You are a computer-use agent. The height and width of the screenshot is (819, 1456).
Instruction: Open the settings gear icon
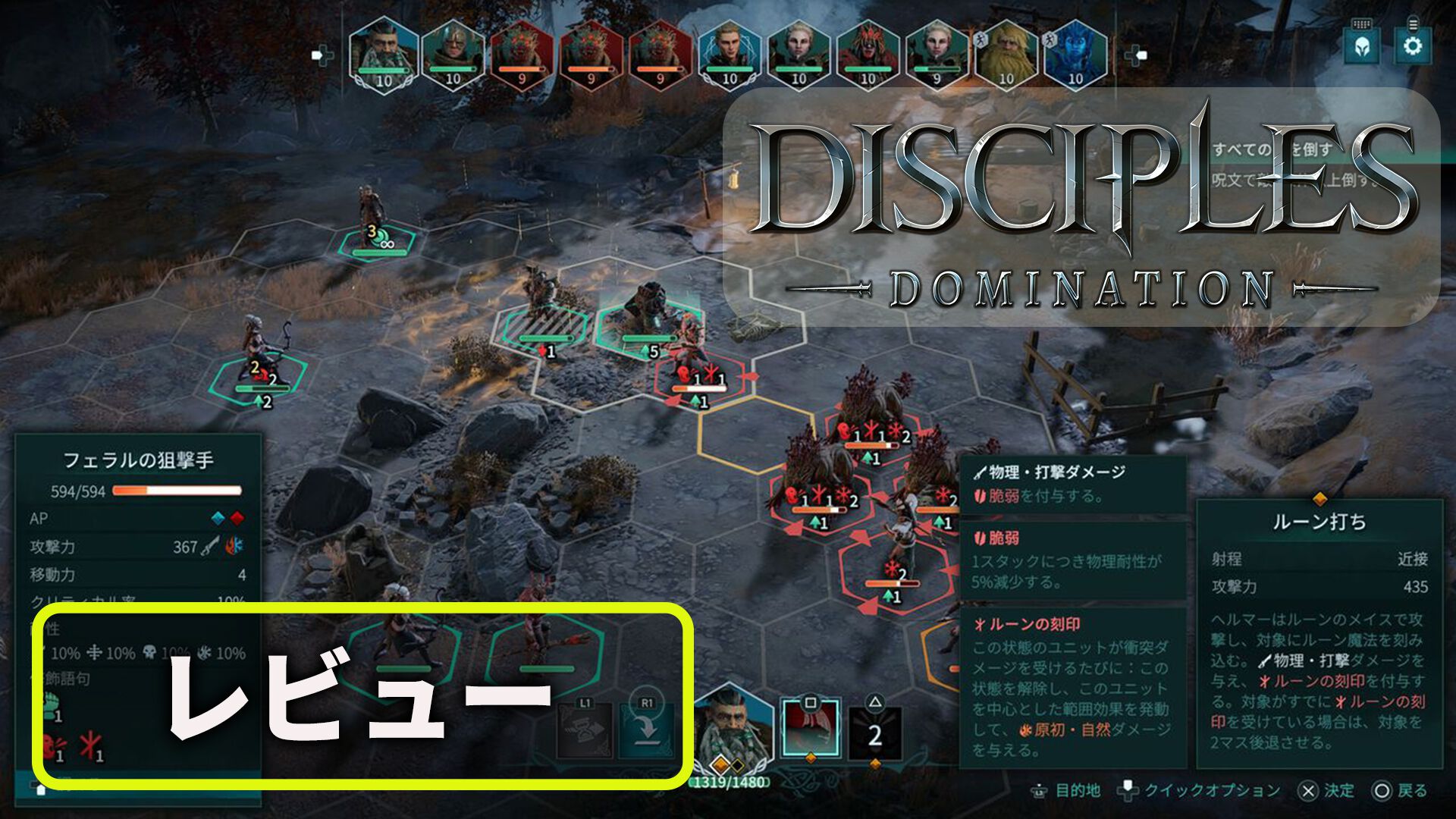pos(1412,47)
